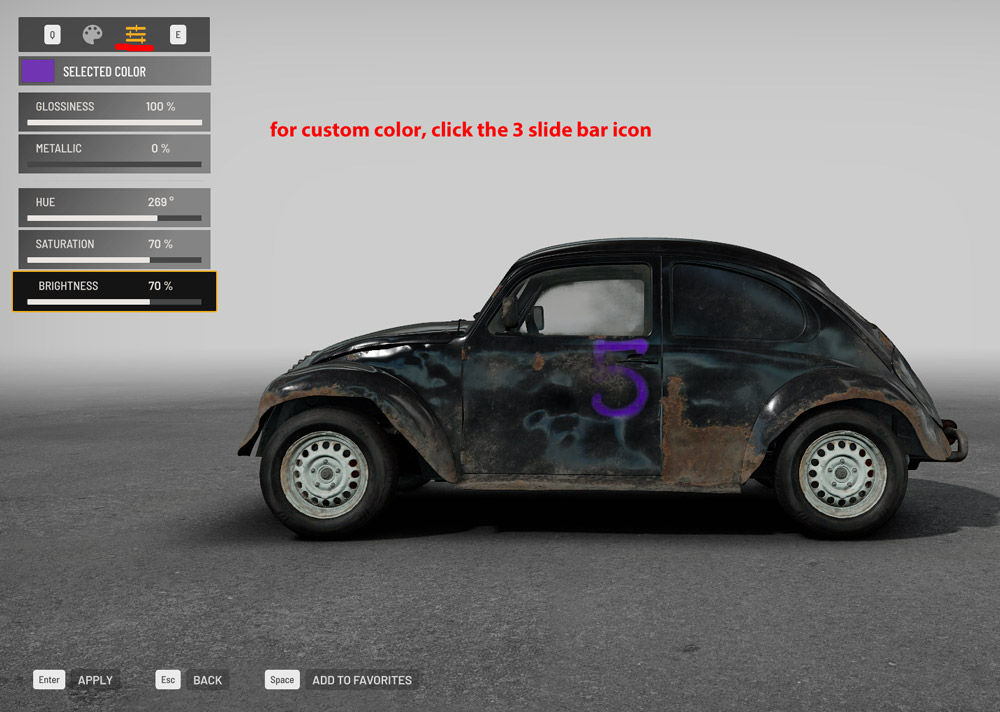Go Back to the previous menu

point(207,680)
